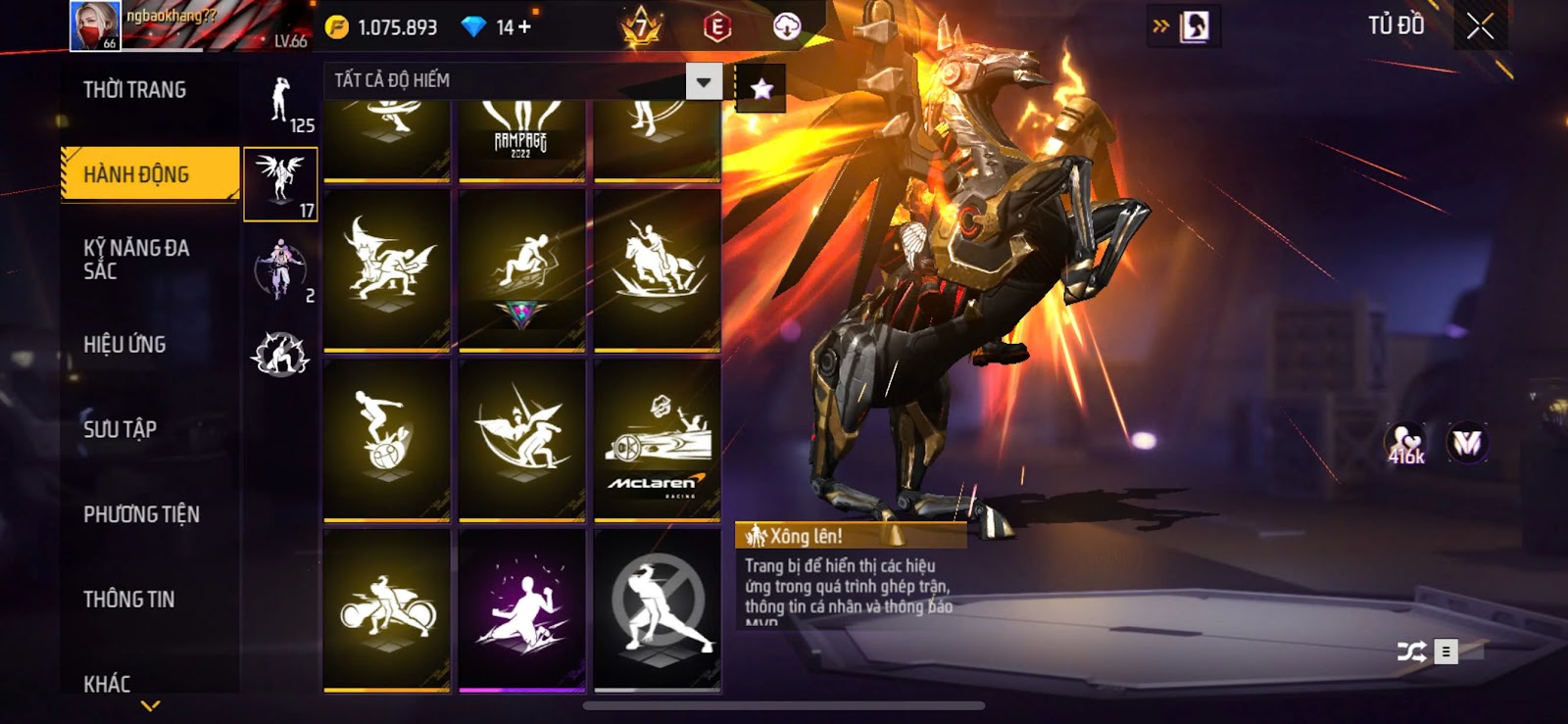This screenshot has width=1568, height=724.
Task: Select the winged emote subcategory with 17
Action: 280,184
